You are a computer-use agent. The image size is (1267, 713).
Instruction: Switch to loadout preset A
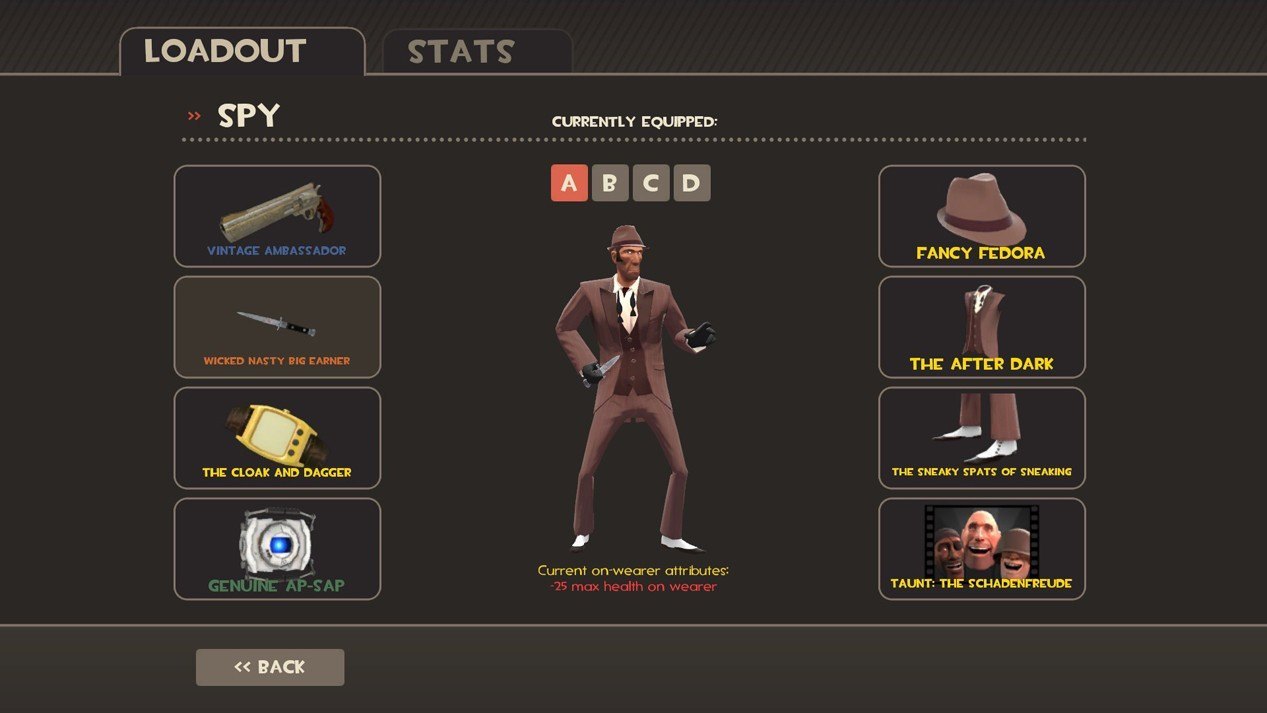(x=569, y=183)
